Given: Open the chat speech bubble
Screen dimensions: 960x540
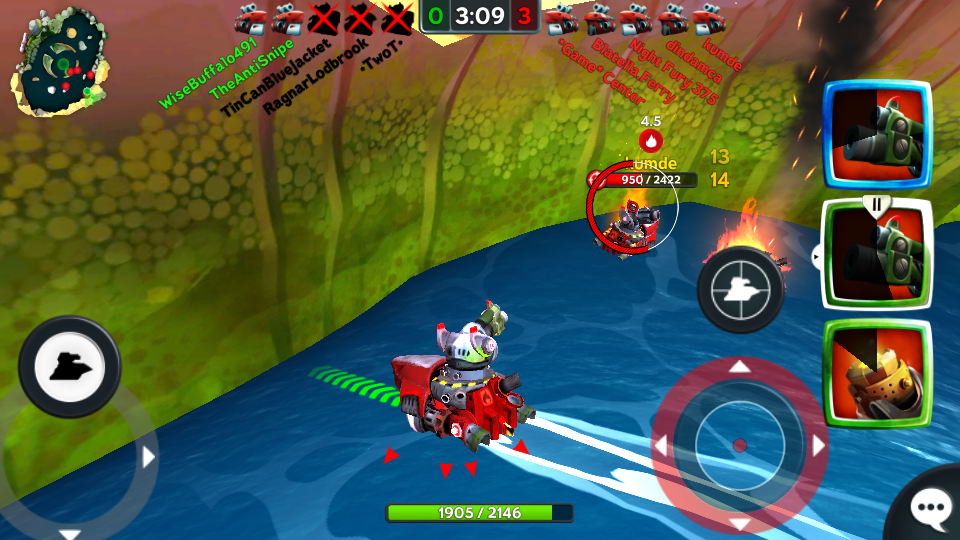Looking at the screenshot, I should coord(930,510).
